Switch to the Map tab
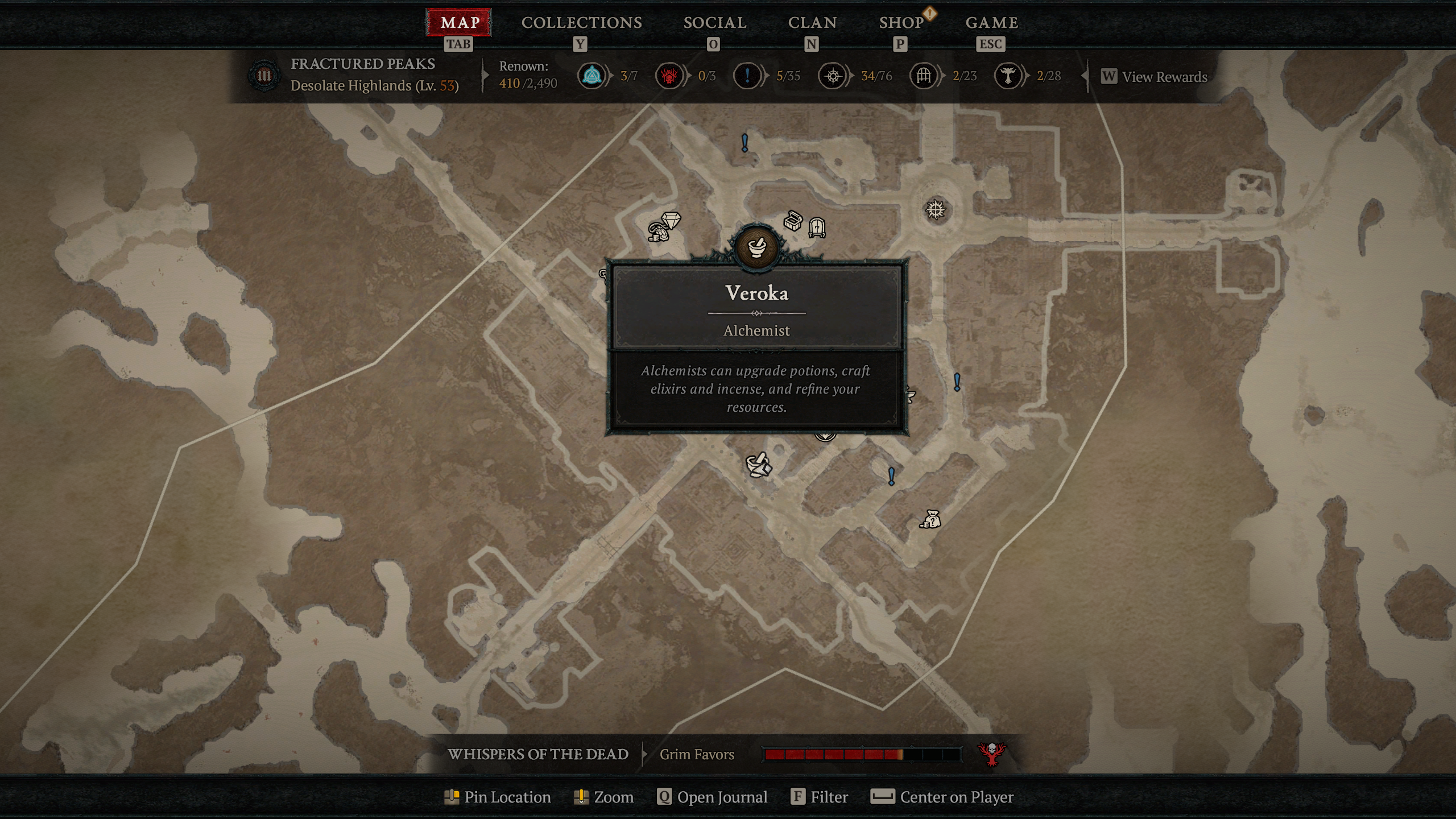Image resolution: width=1456 pixels, height=819 pixels. point(459,23)
